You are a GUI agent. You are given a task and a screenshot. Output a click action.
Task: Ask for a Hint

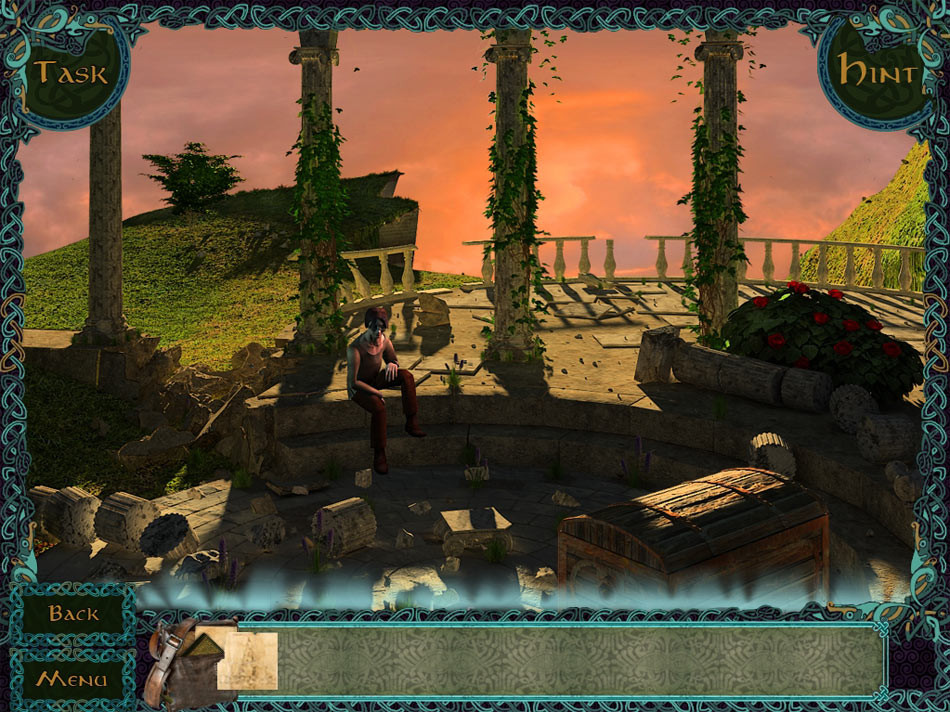877,72
